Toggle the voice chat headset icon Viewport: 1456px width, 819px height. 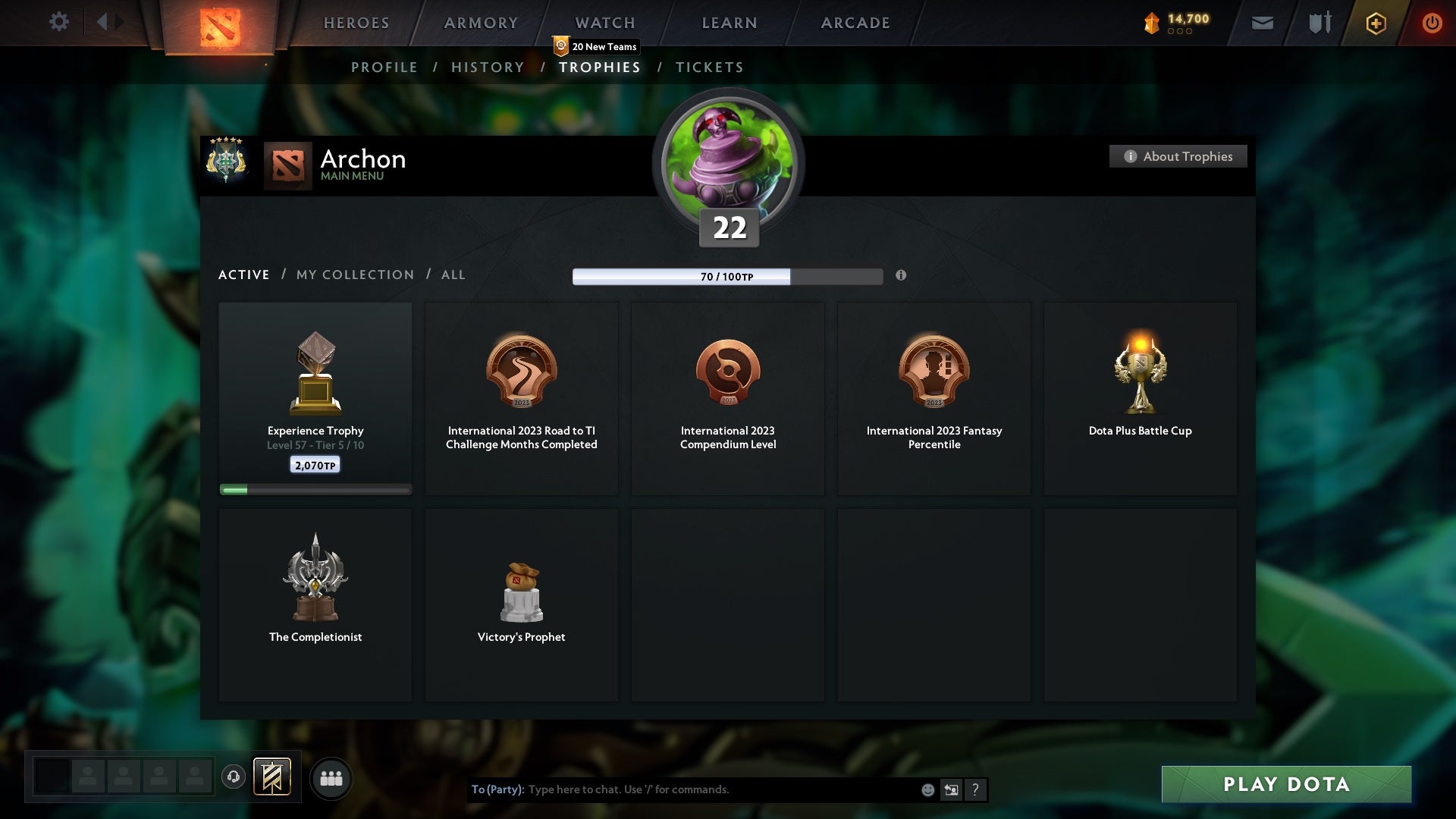coord(233,777)
